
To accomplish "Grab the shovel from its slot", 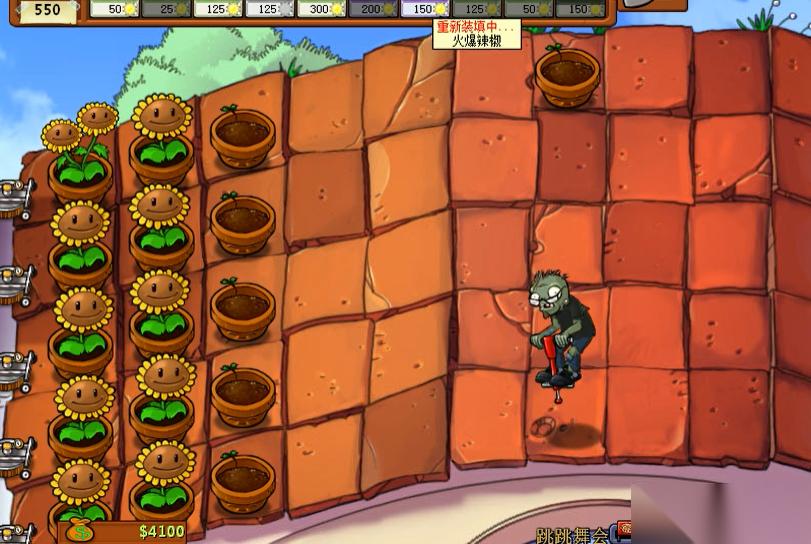I will point(653,5).
